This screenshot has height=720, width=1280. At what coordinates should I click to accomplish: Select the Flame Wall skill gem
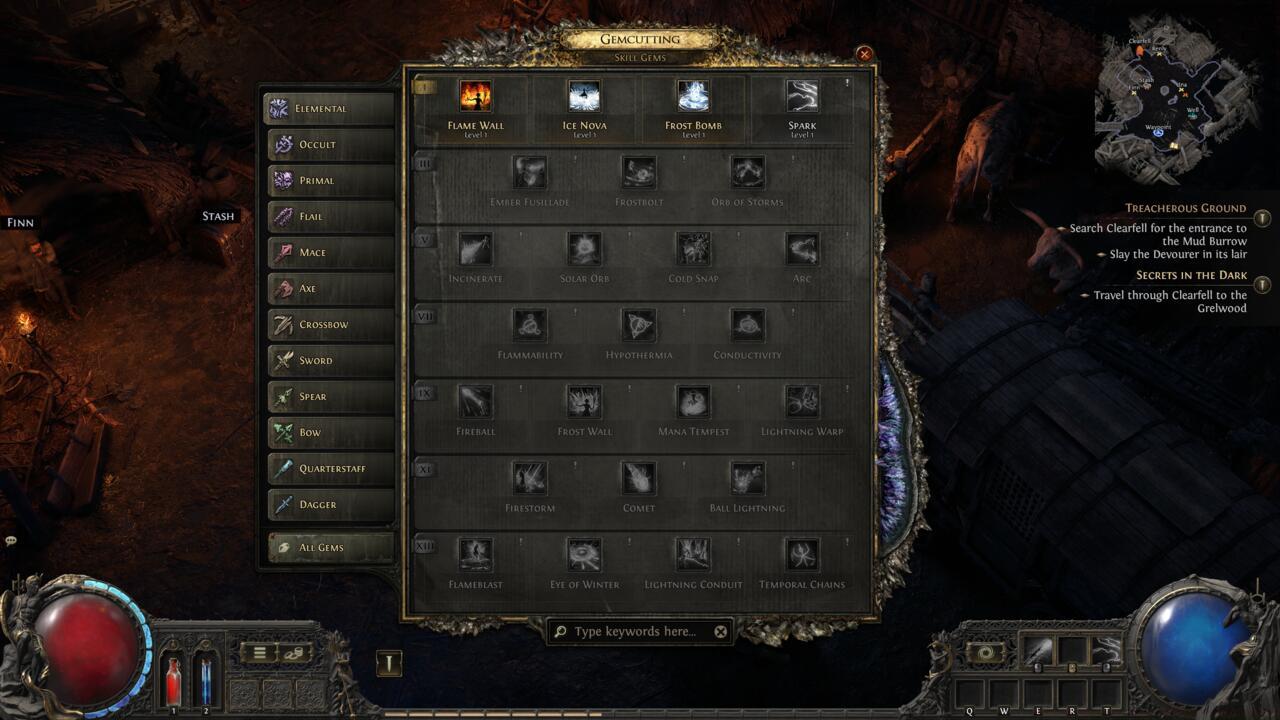[477, 98]
